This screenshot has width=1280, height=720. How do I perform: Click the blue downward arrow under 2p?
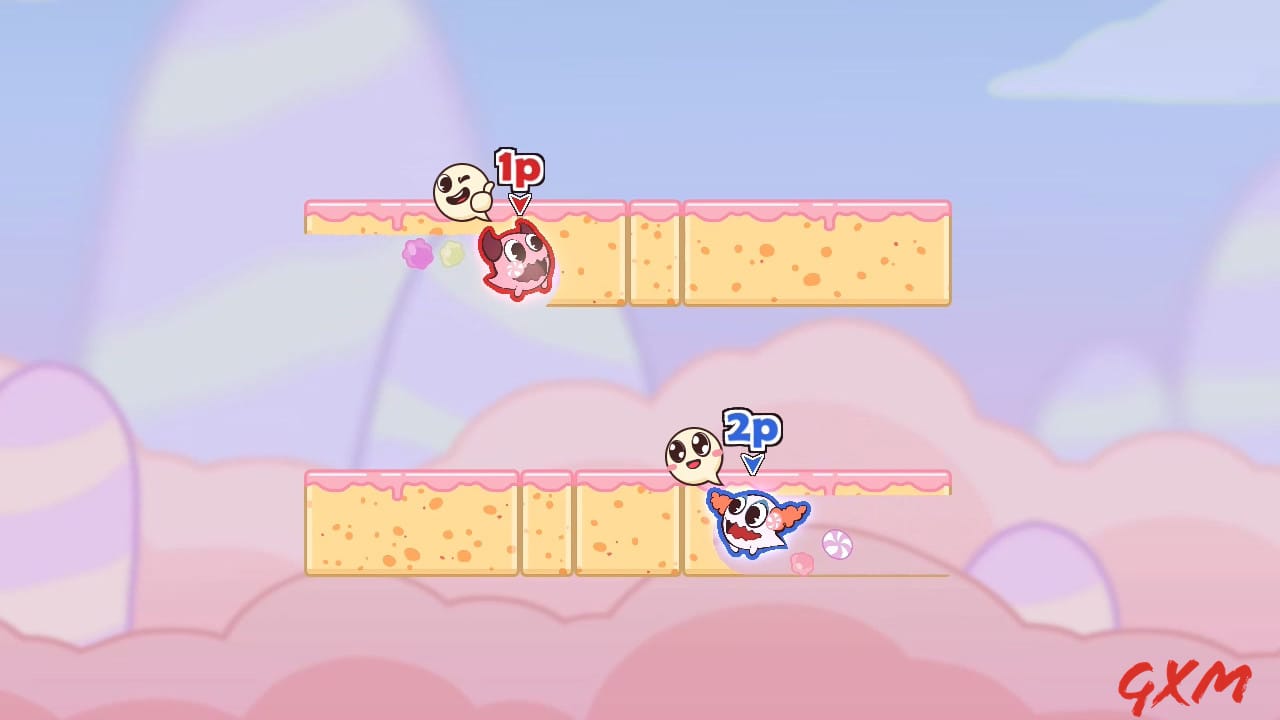click(755, 464)
